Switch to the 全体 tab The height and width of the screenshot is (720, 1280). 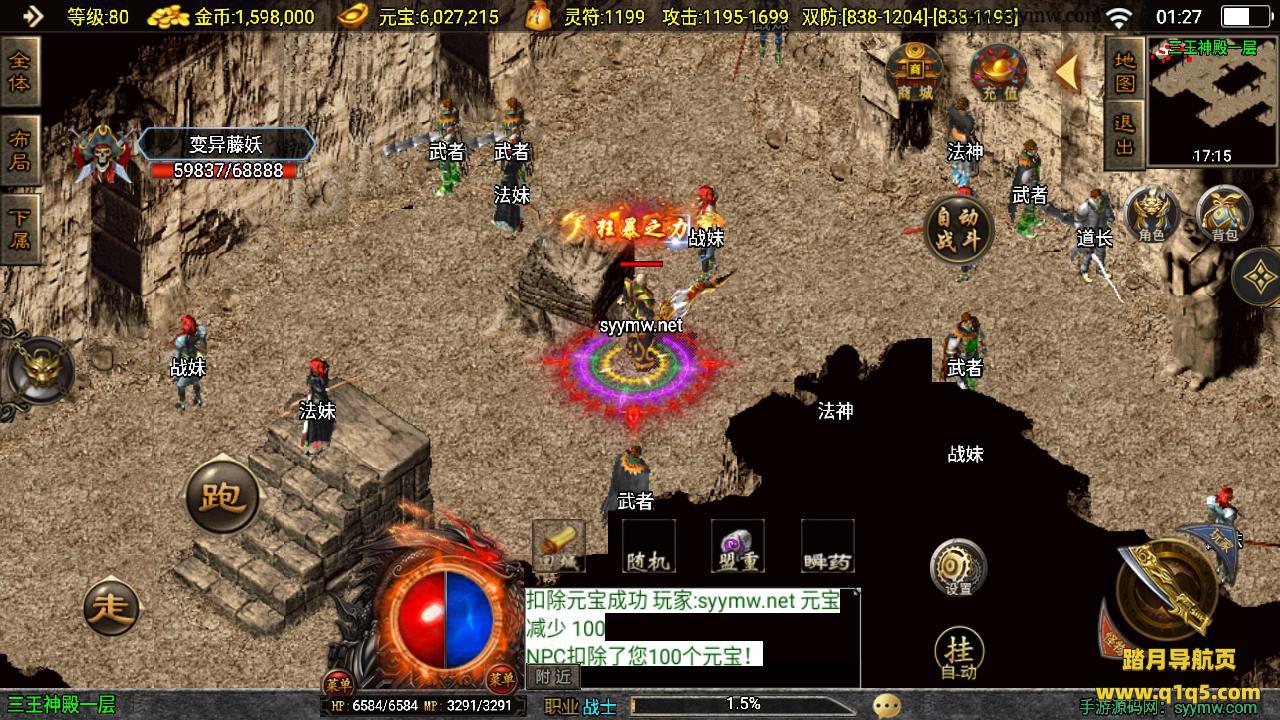(x=19, y=72)
